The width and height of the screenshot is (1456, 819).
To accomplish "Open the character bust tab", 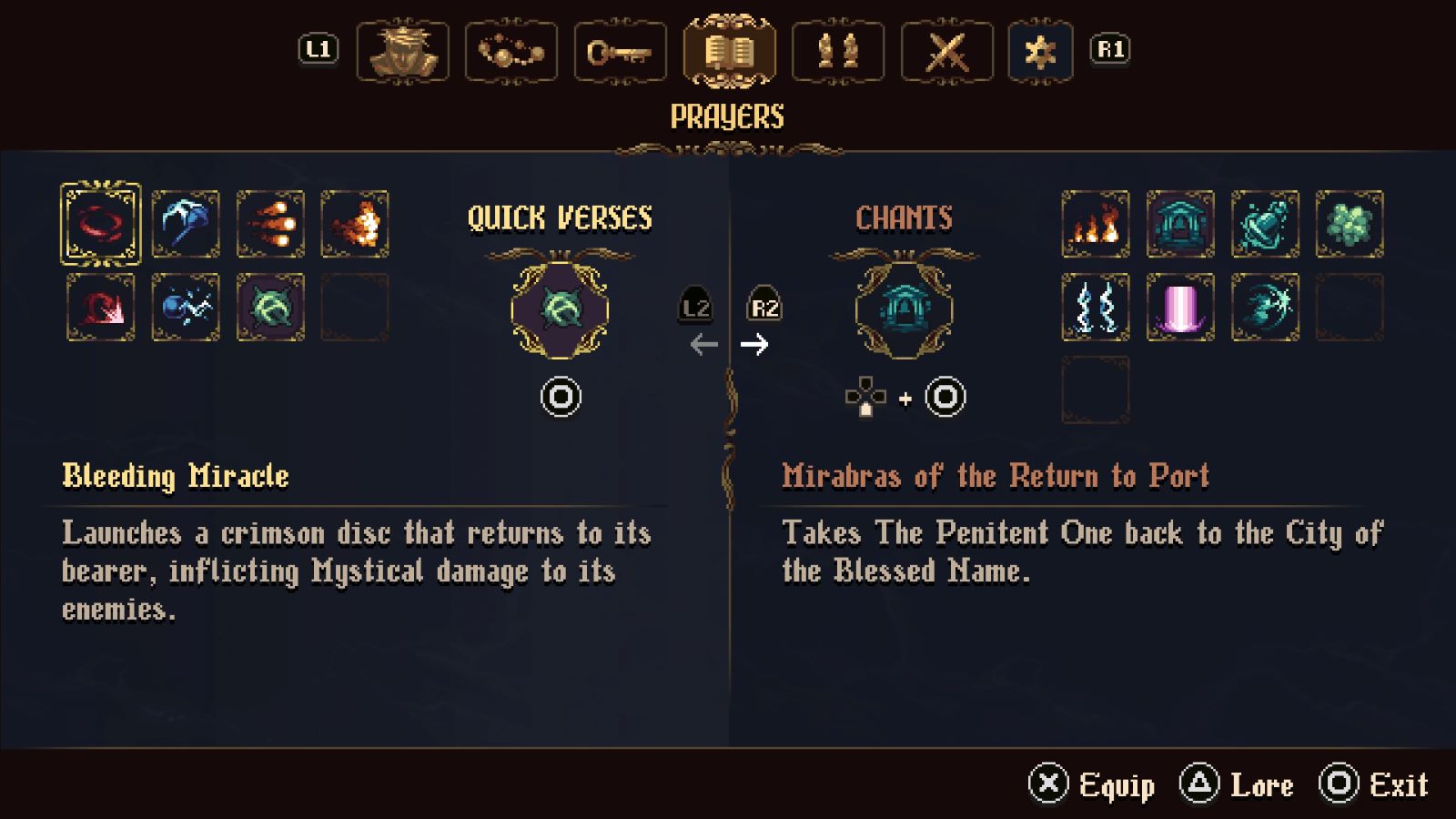I will click(x=402, y=51).
